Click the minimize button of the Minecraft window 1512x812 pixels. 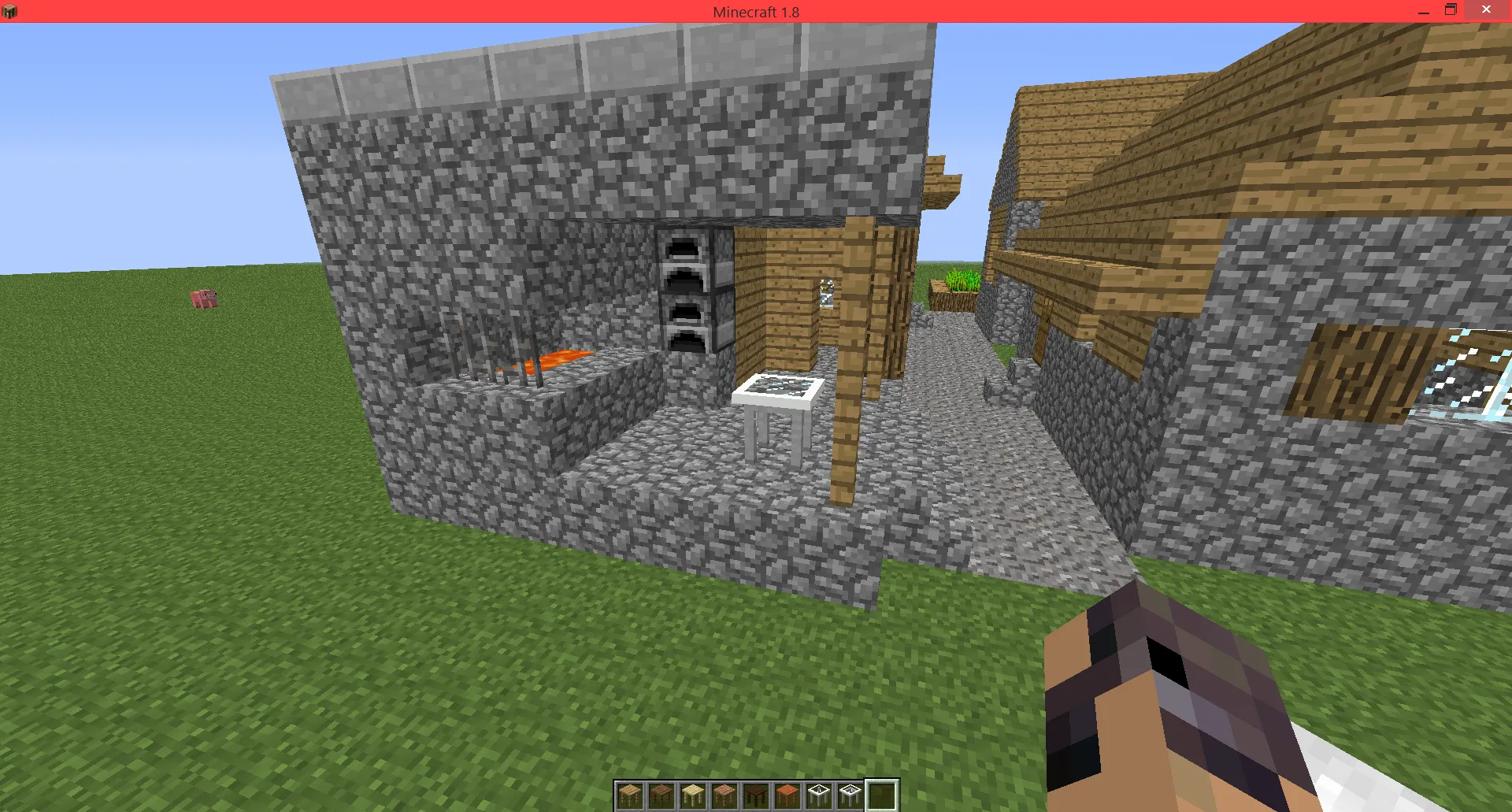pyautogui.click(x=1422, y=11)
